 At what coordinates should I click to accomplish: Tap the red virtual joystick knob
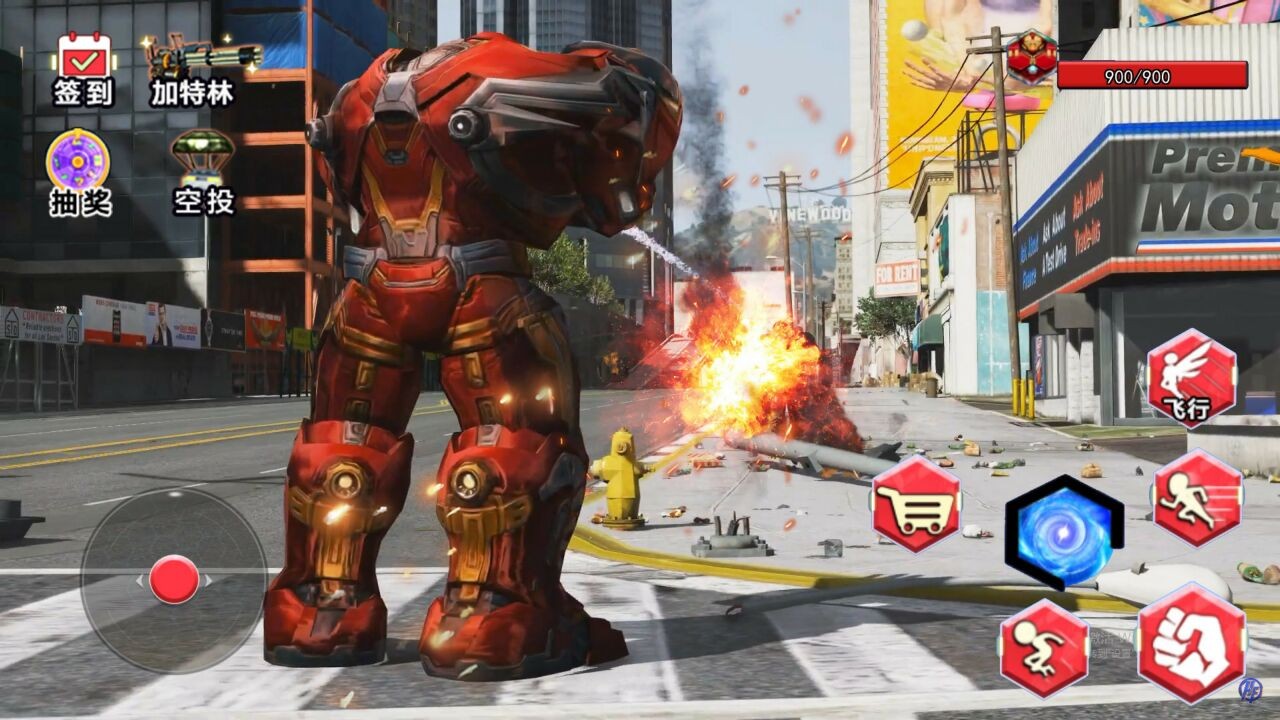tap(174, 580)
